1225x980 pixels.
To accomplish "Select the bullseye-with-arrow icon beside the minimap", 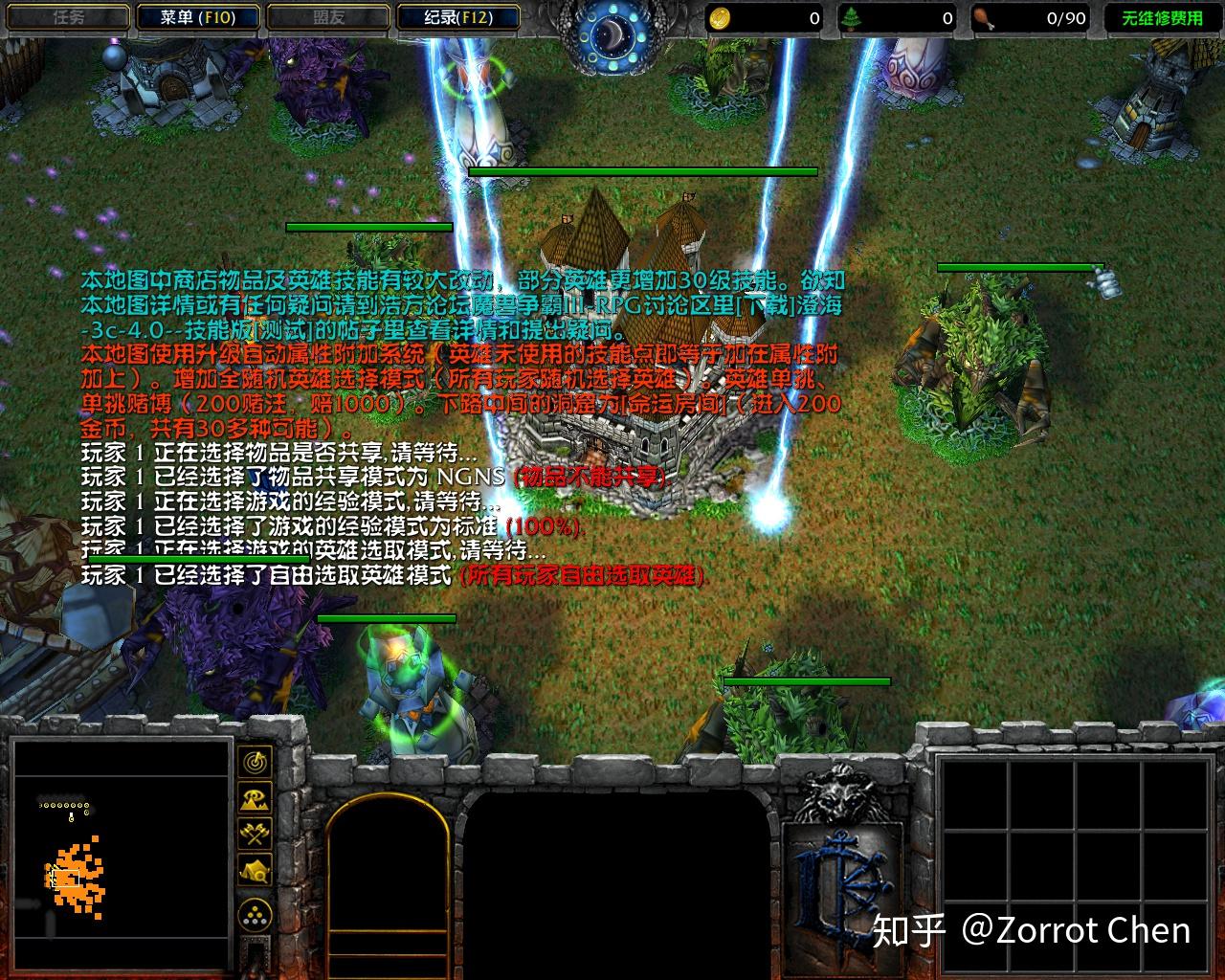I will click(254, 763).
